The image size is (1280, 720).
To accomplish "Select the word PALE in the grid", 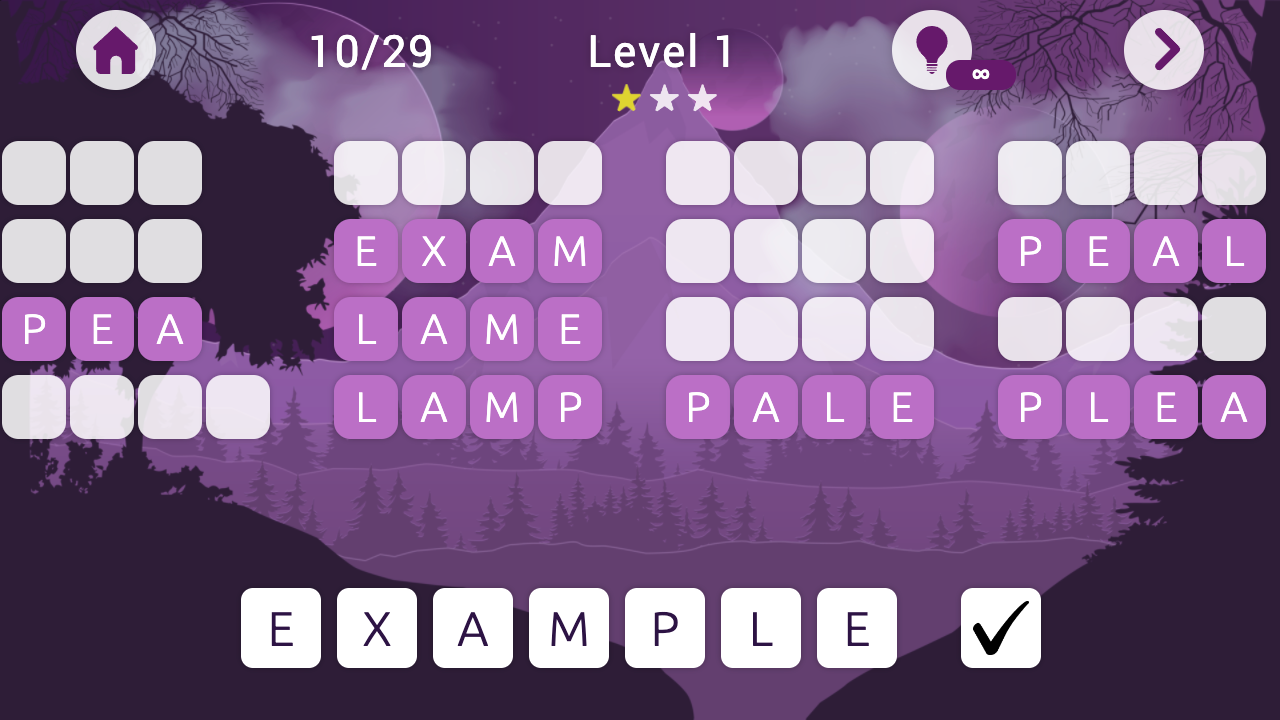I will [799, 407].
